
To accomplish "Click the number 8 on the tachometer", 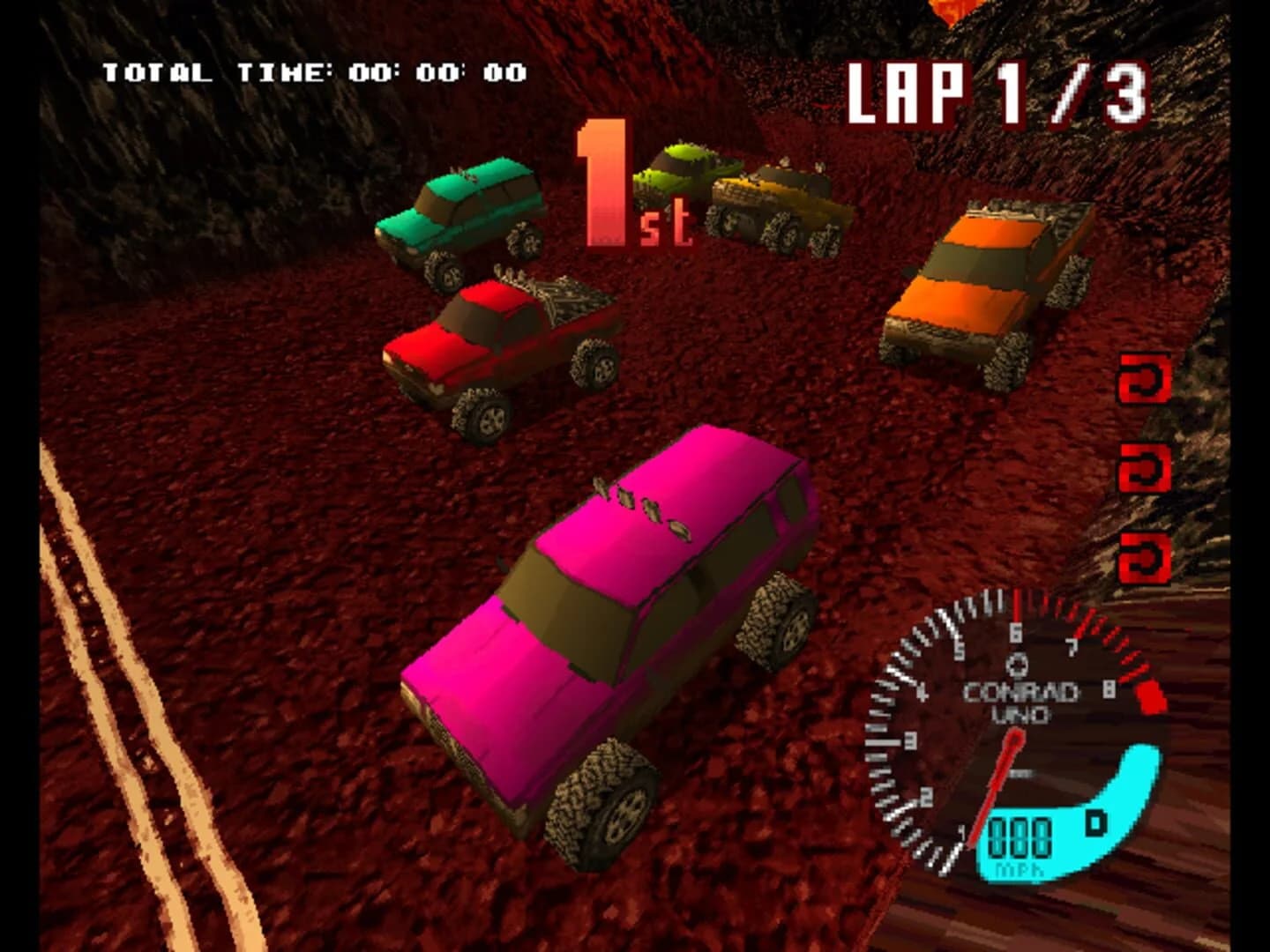I will 1108,690.
